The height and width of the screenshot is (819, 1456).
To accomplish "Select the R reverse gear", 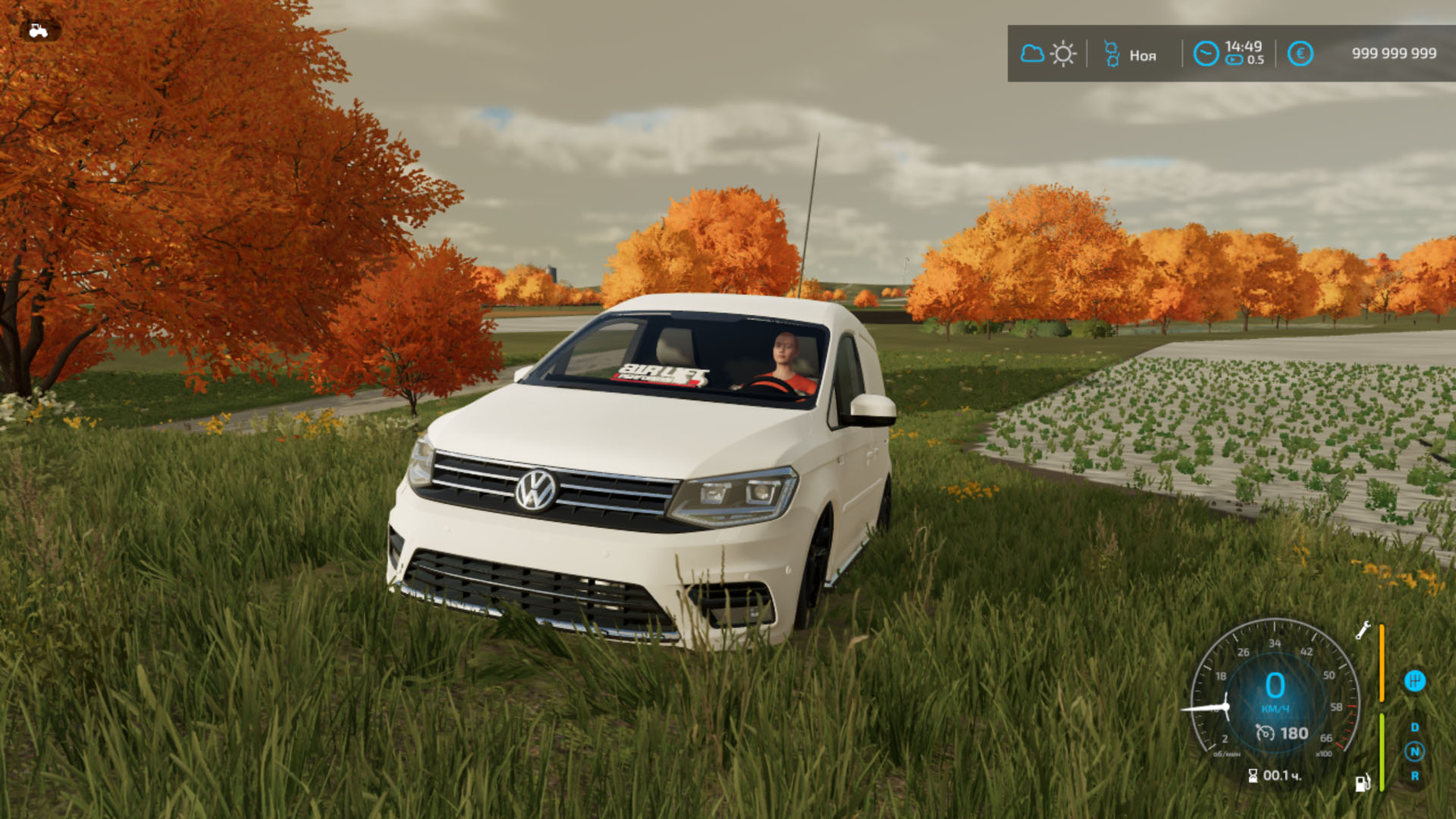I will pyautogui.click(x=1415, y=776).
